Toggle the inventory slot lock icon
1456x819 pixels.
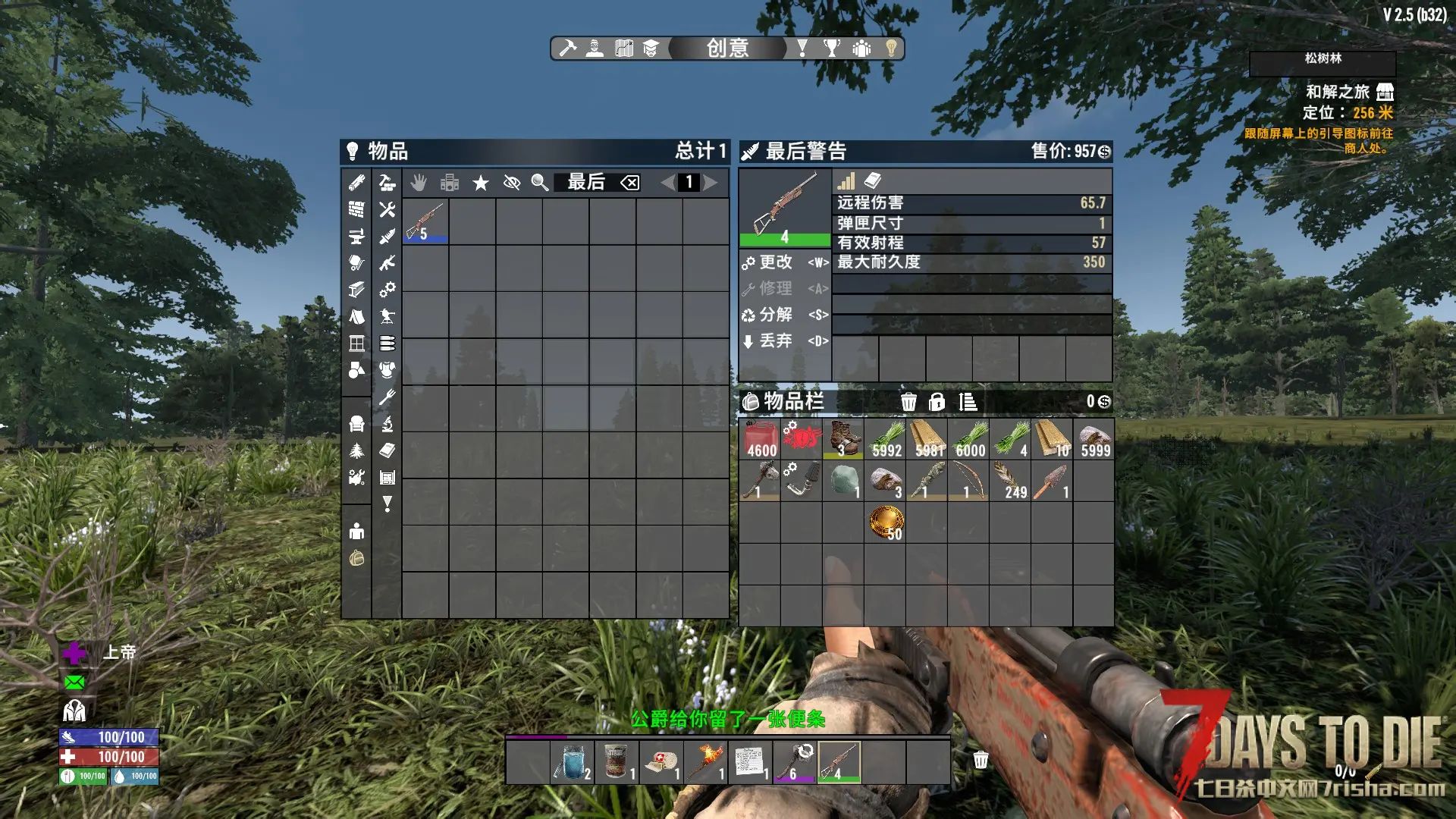pyautogui.click(x=937, y=402)
